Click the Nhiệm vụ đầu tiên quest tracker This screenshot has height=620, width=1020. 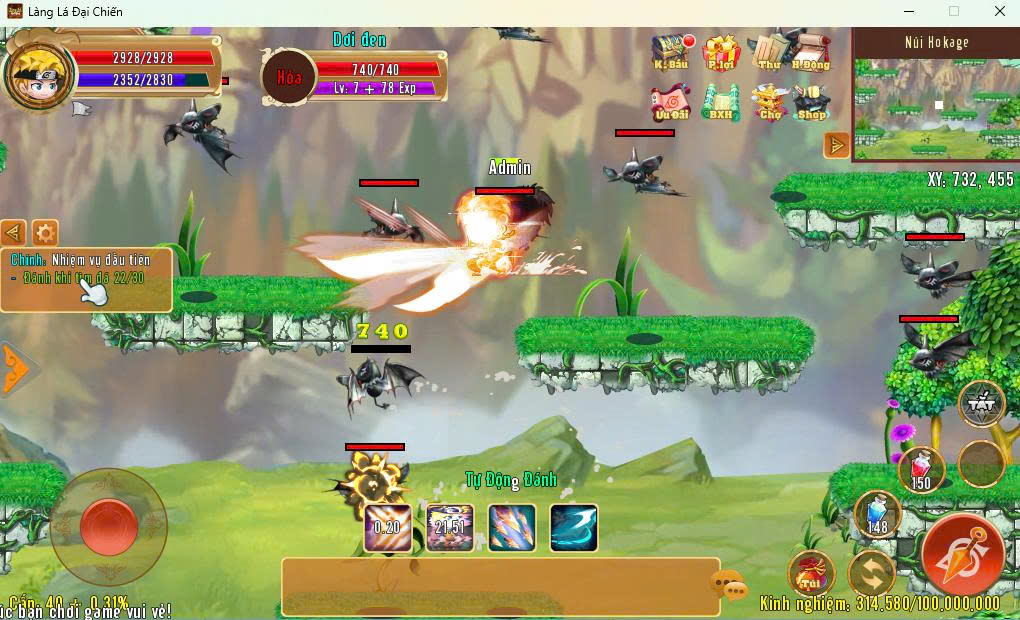tap(86, 279)
